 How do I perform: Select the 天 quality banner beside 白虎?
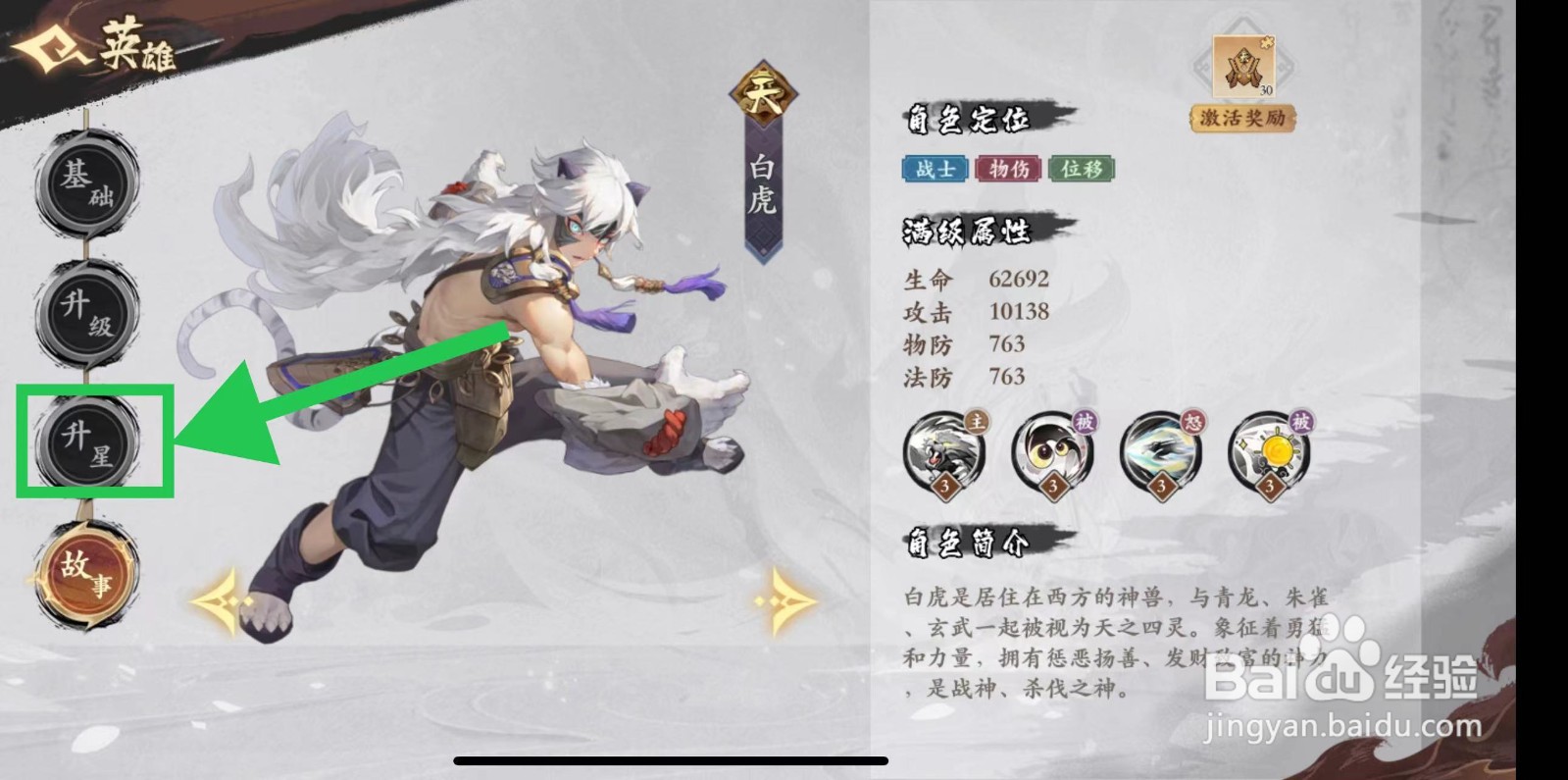[x=762, y=93]
